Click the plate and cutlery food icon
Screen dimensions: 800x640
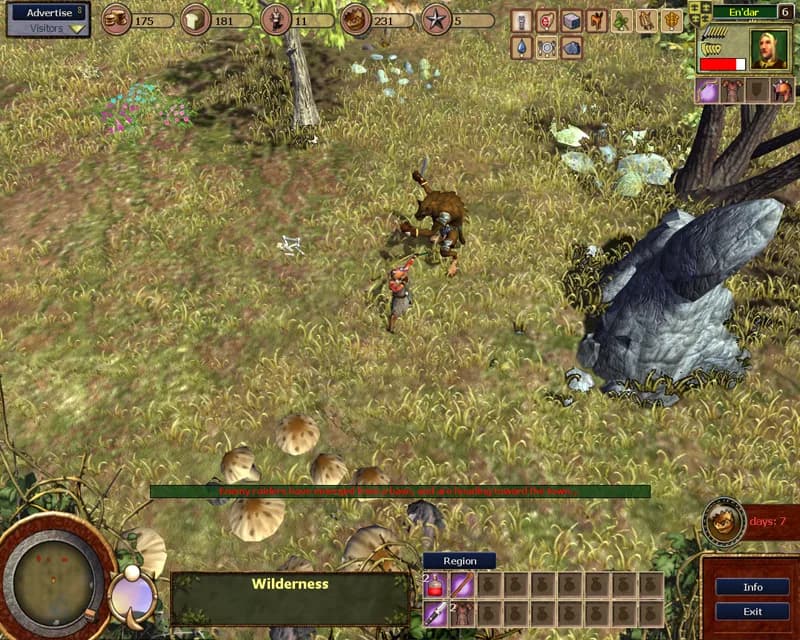(x=546, y=47)
